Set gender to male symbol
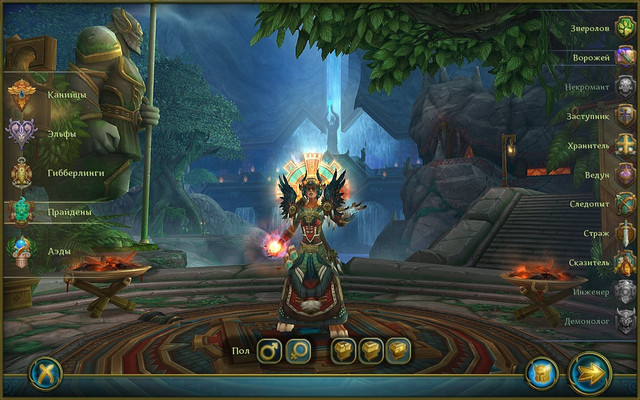 coord(269,351)
